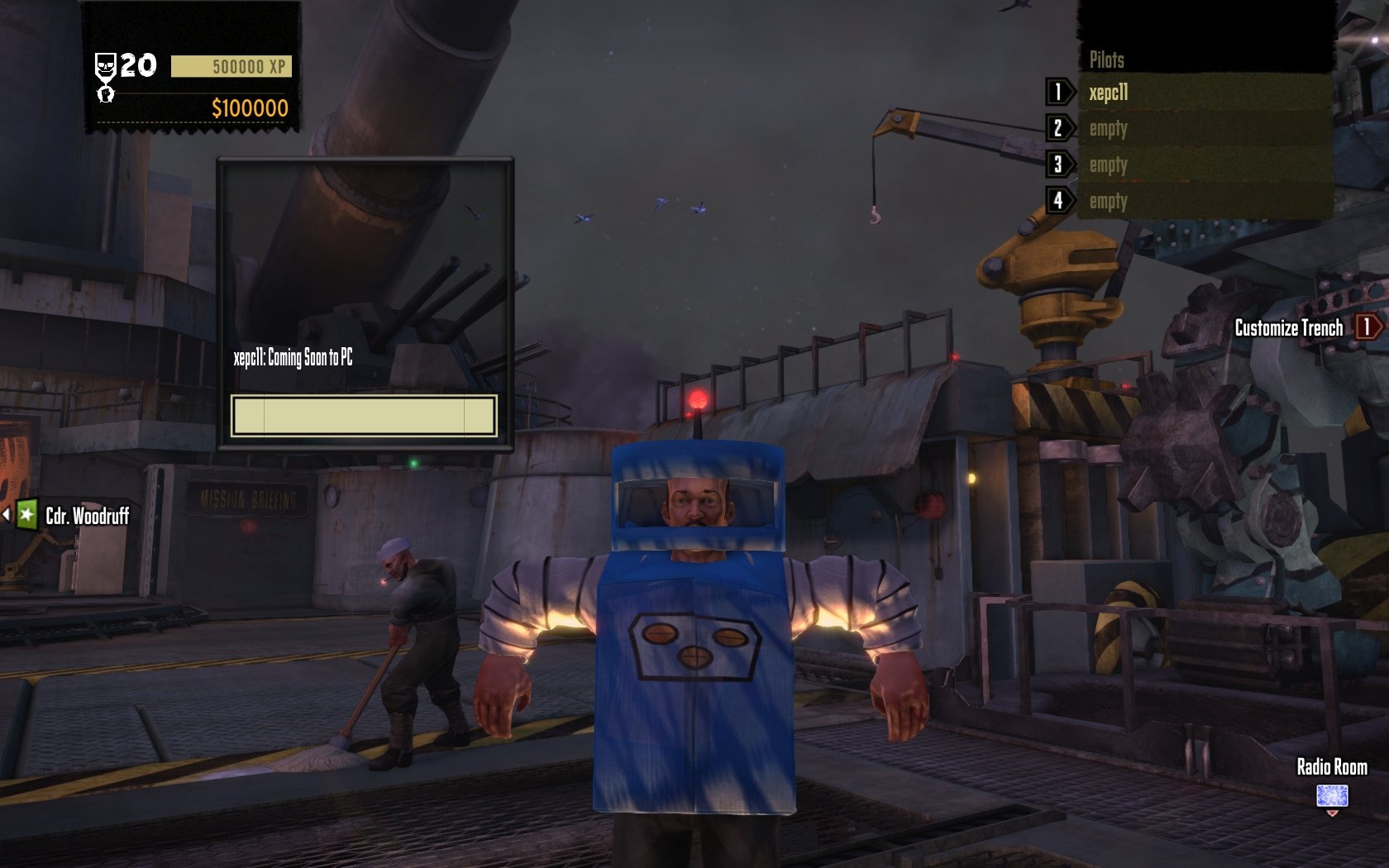
Task: Select empty pilot slot number 4
Action: coord(1204,201)
